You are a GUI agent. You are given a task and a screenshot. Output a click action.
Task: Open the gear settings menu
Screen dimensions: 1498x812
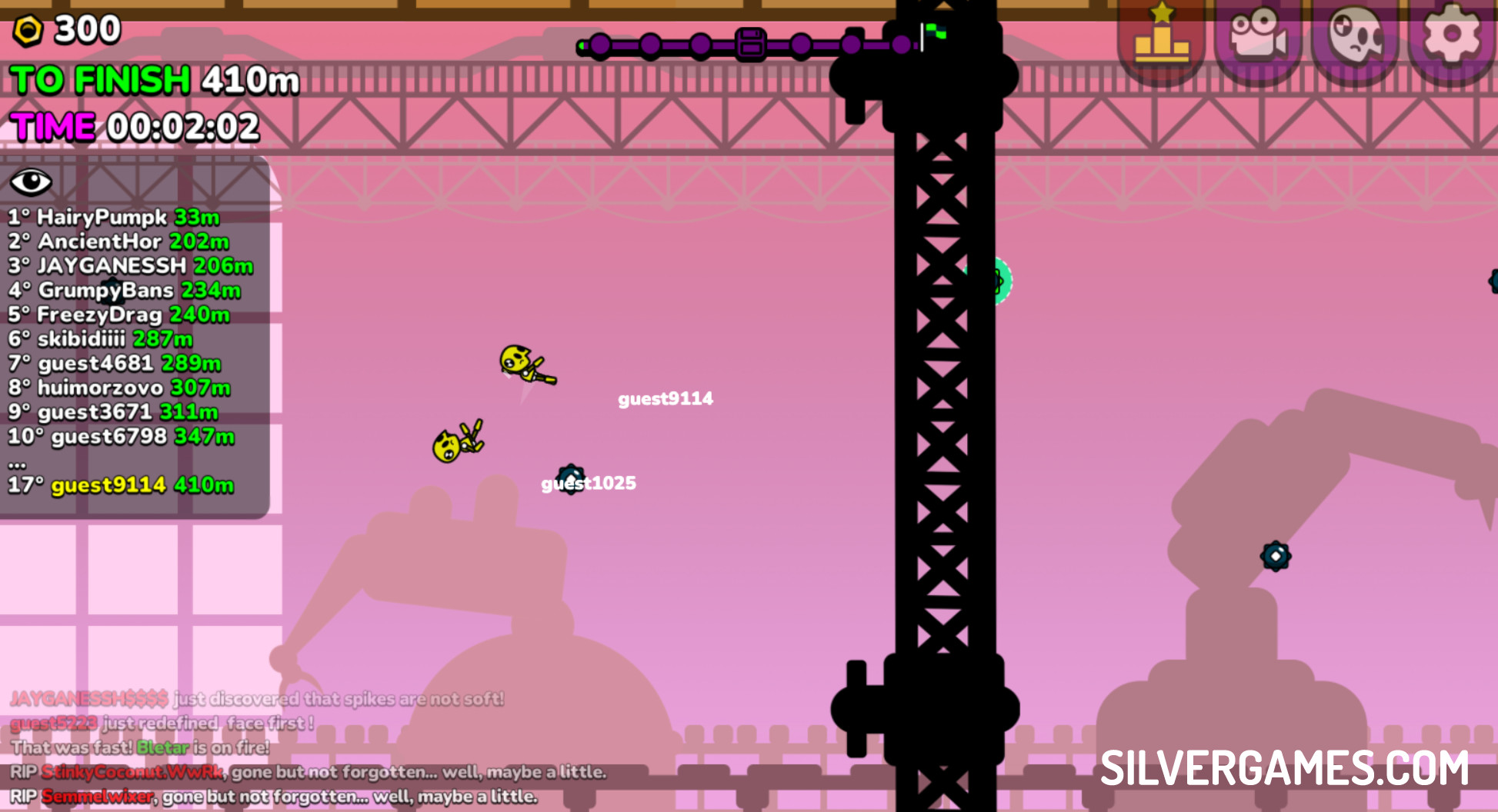(x=1452, y=37)
